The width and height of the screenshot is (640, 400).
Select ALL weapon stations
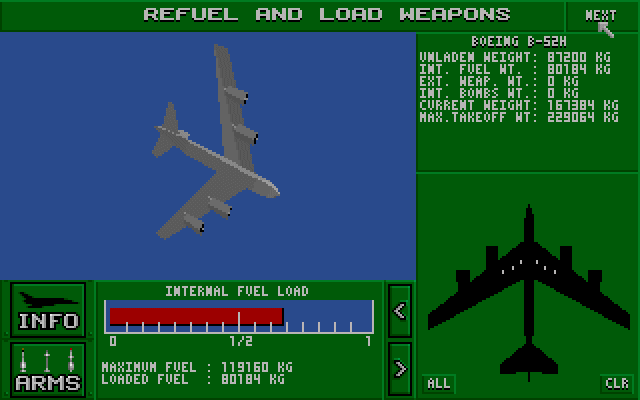(438, 383)
